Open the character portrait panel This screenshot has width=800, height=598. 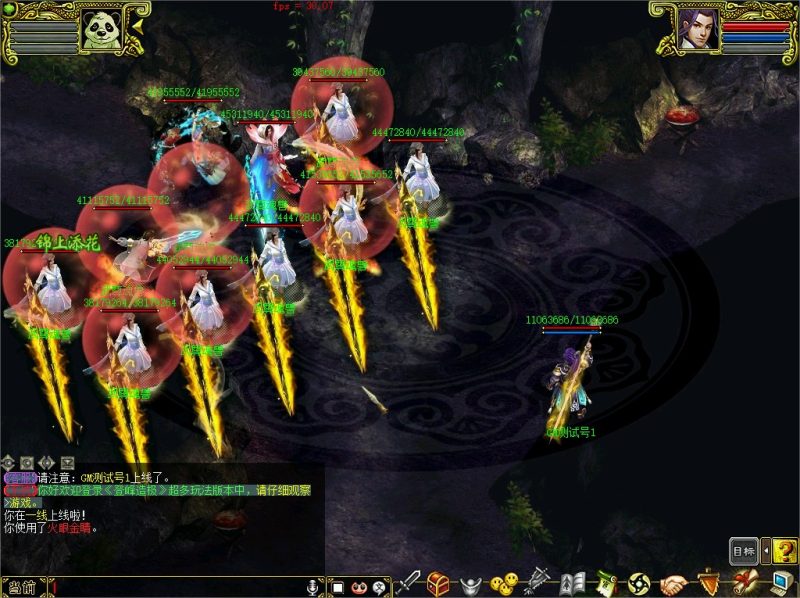(697, 28)
